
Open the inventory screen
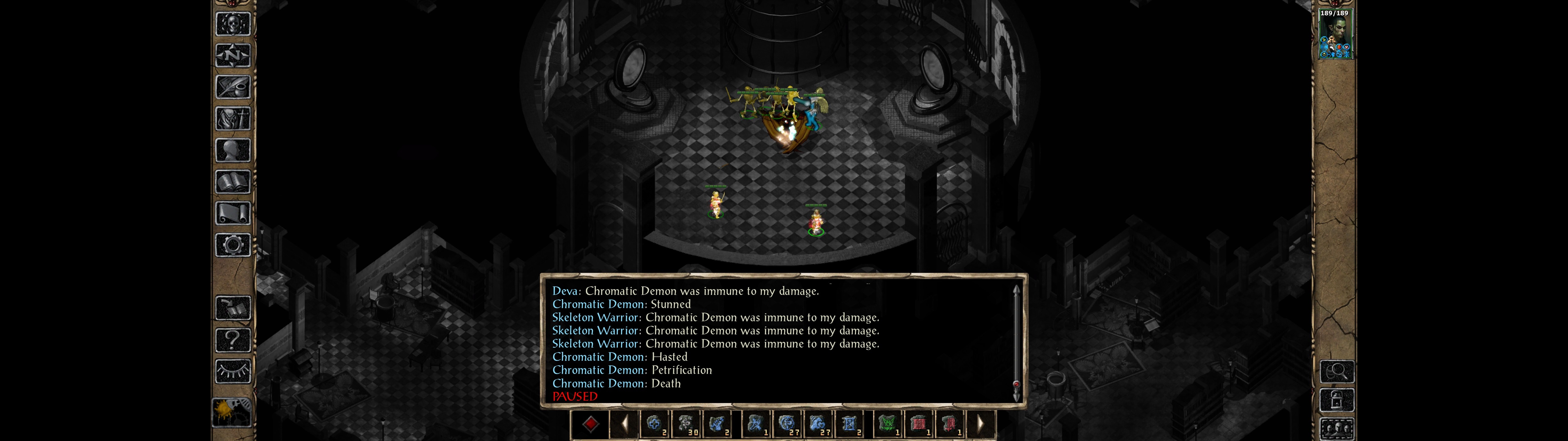(232, 119)
